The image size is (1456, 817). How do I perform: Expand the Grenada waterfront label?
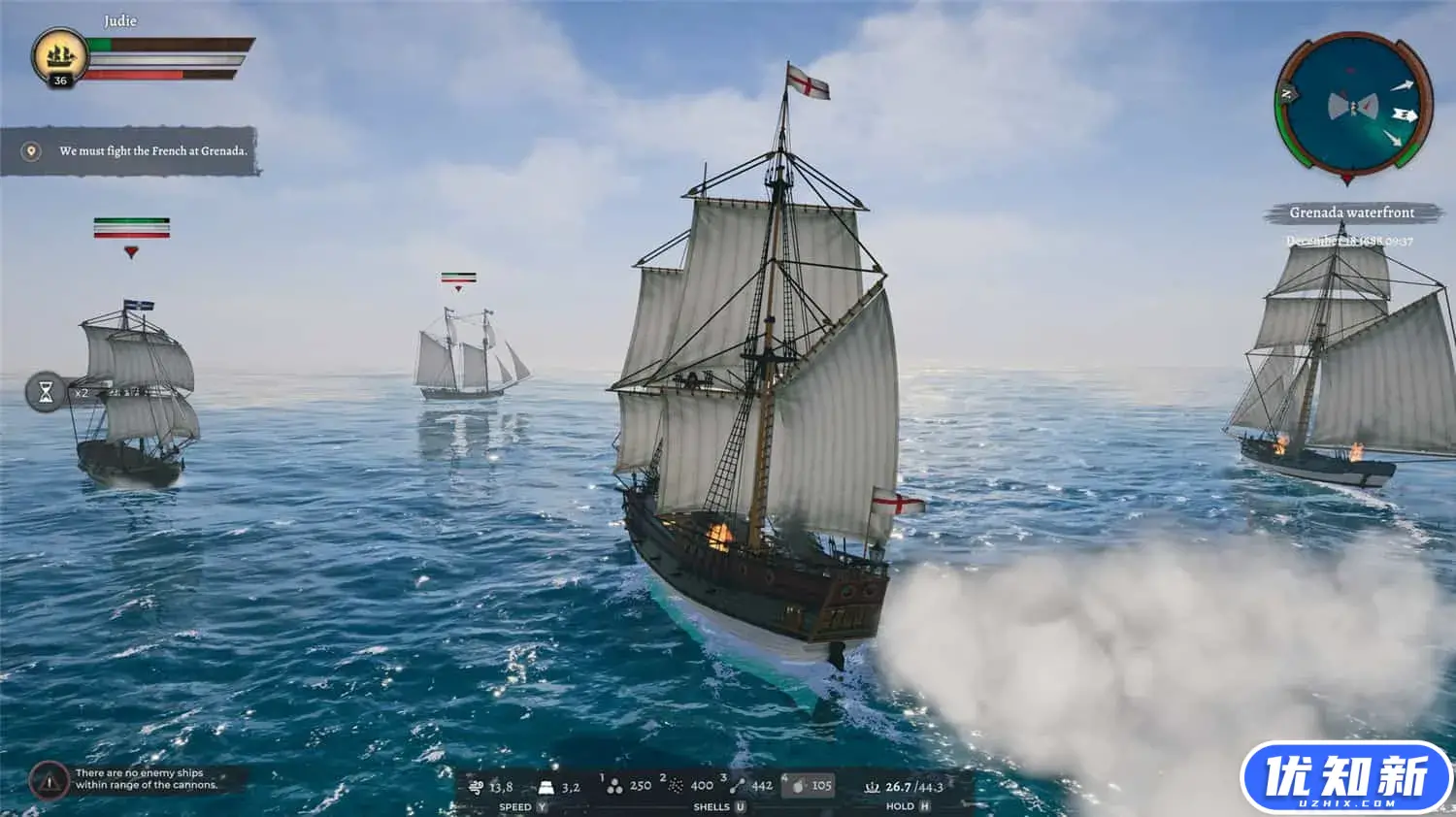pyautogui.click(x=1351, y=212)
